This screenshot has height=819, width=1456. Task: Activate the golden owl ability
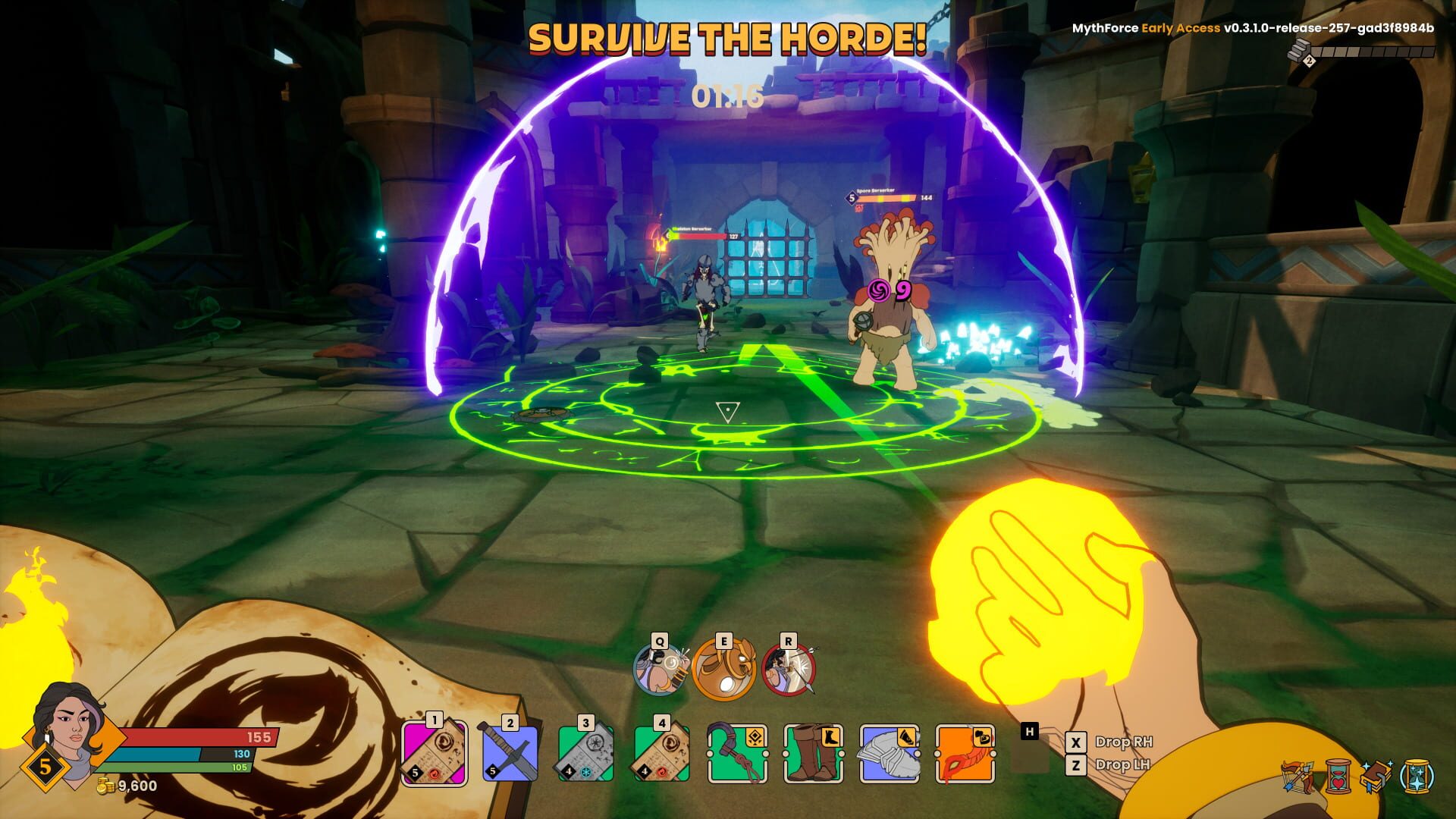click(724, 669)
